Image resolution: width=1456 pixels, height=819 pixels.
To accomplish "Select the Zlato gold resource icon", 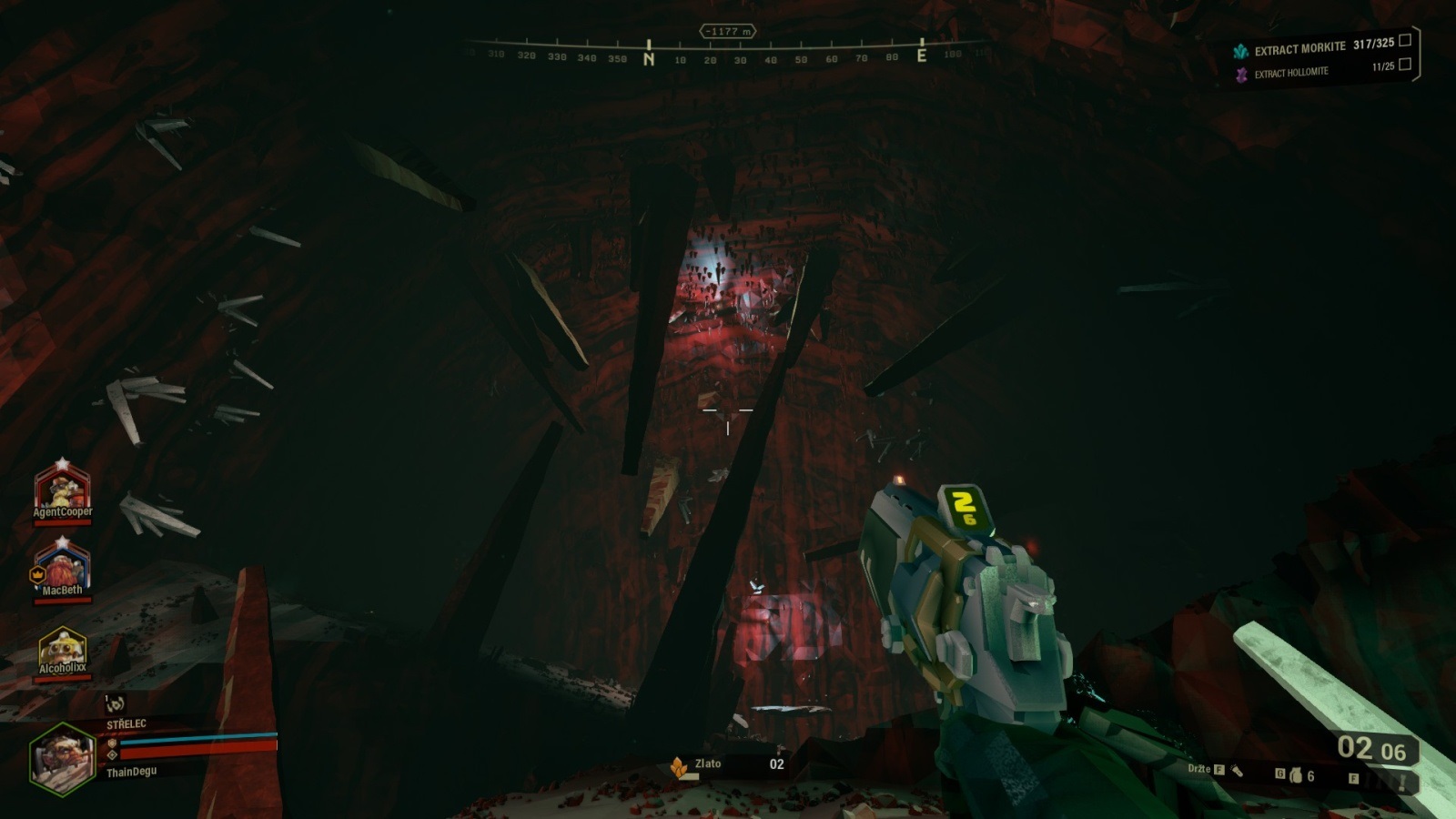I will pos(679,767).
